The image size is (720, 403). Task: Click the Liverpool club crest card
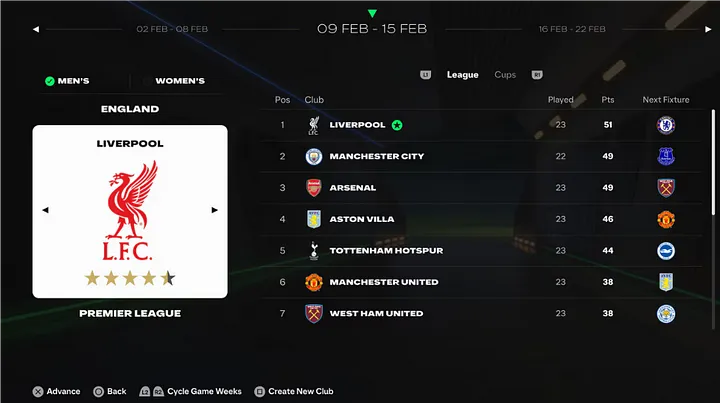click(x=130, y=212)
